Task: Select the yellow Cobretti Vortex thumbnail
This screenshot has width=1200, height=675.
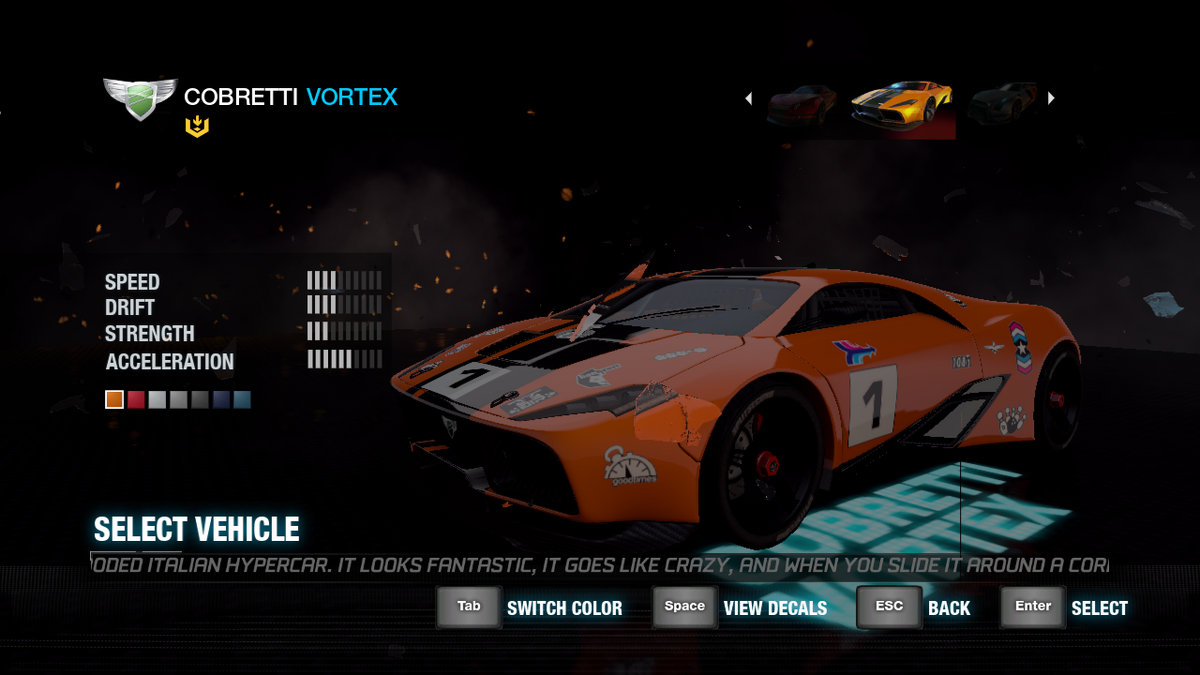Action: coord(902,104)
